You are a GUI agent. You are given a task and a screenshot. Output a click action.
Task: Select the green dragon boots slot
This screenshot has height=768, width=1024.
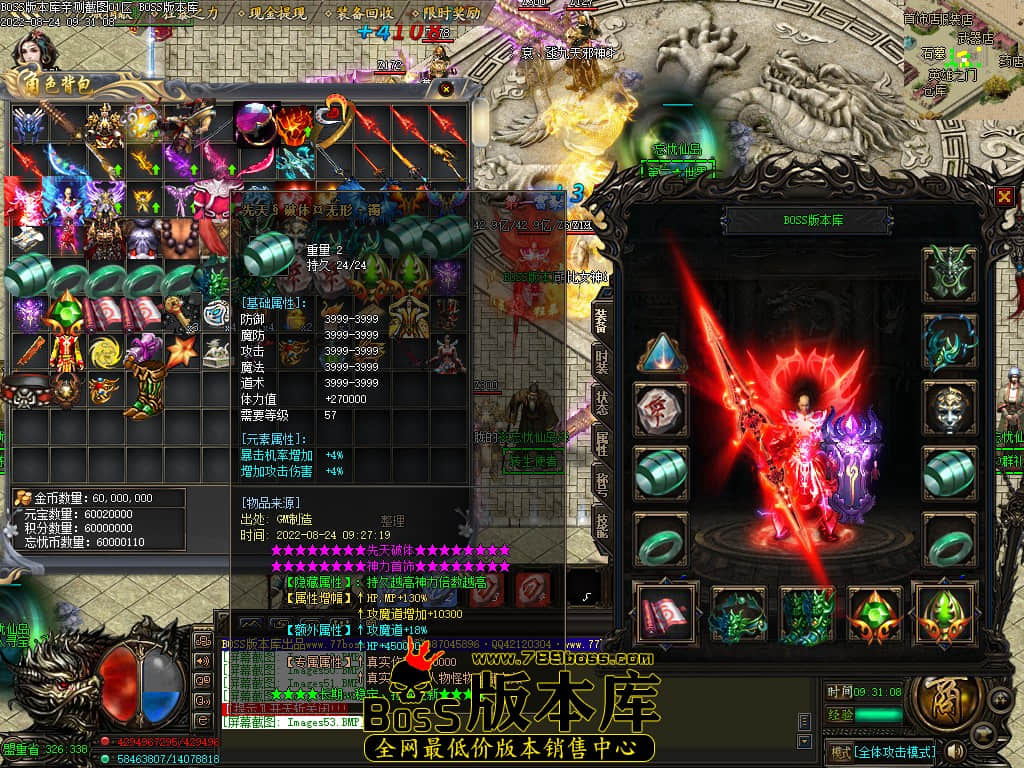(x=807, y=612)
